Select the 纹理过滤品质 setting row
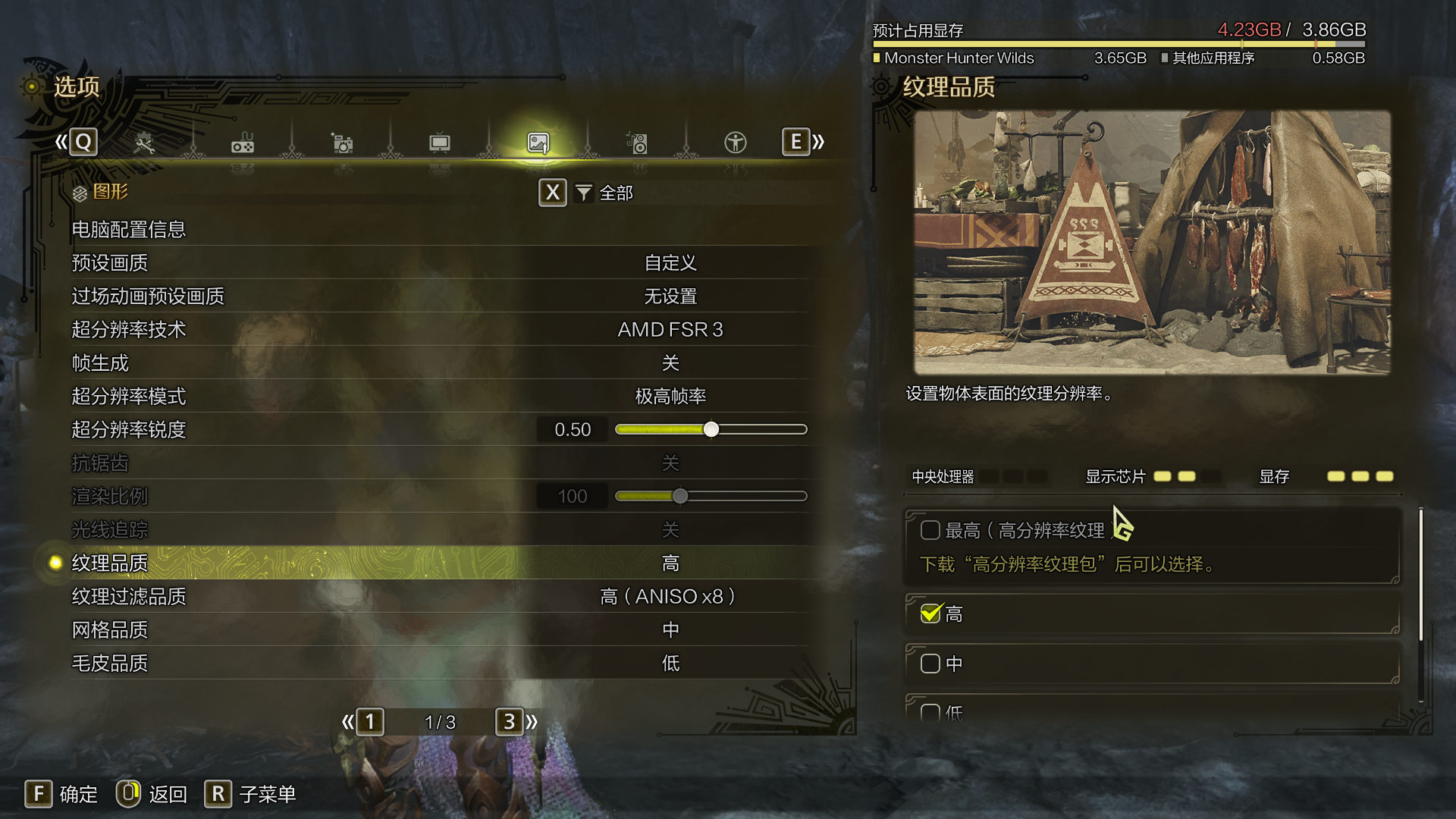 (x=440, y=596)
